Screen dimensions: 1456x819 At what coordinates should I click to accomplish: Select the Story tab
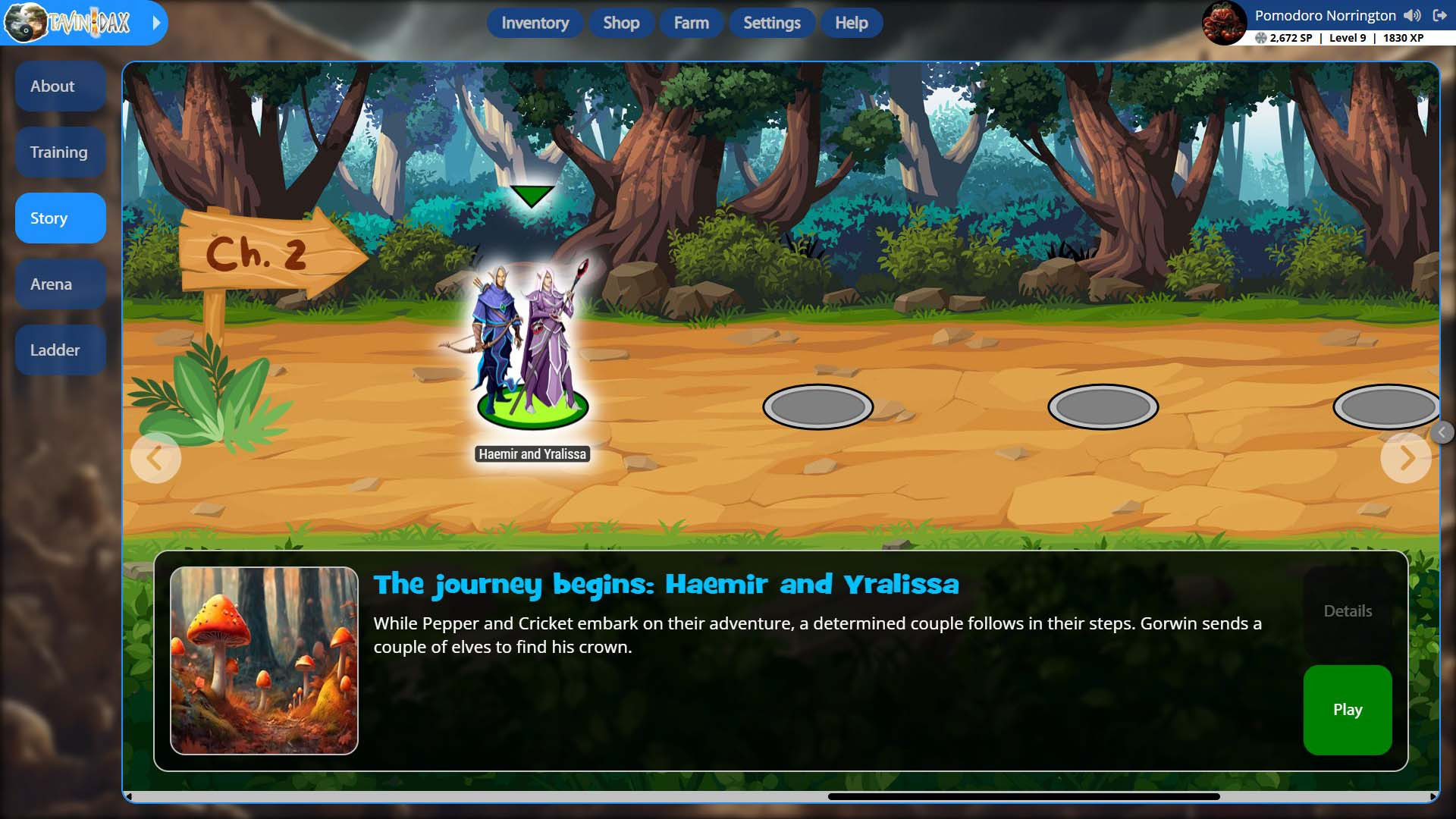(x=60, y=218)
